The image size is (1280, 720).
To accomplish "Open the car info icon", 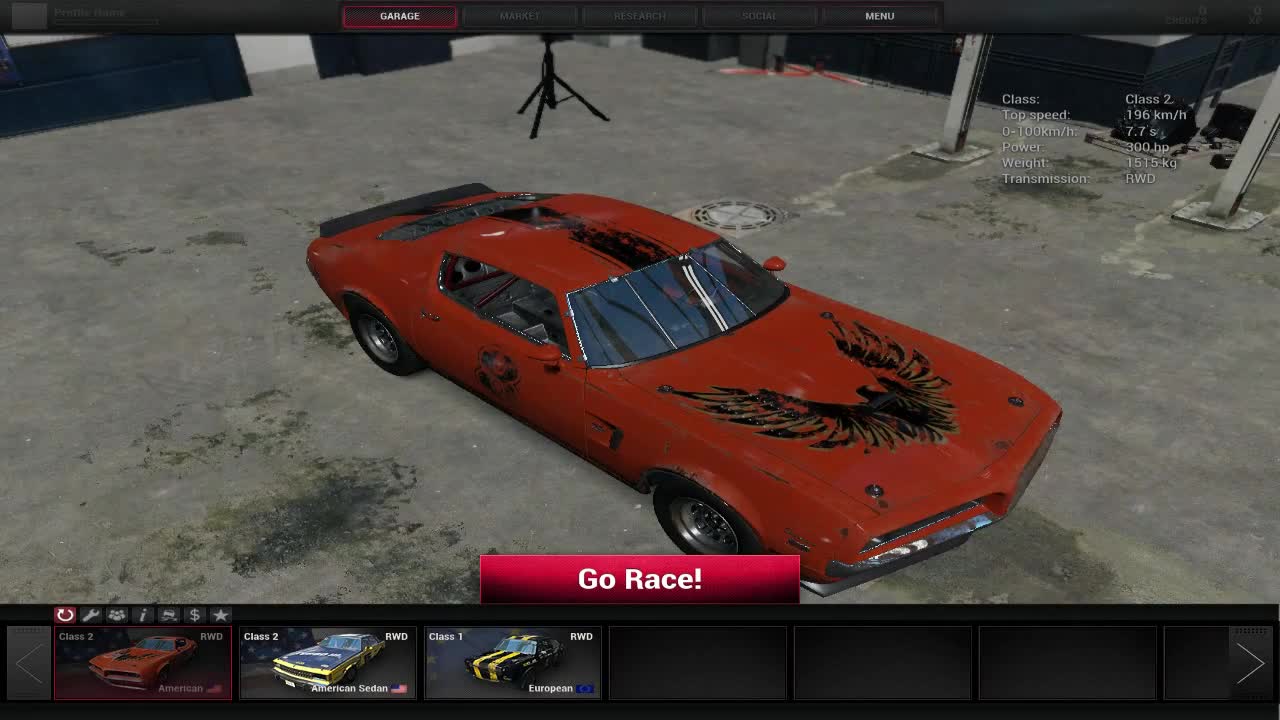I will 142,614.
